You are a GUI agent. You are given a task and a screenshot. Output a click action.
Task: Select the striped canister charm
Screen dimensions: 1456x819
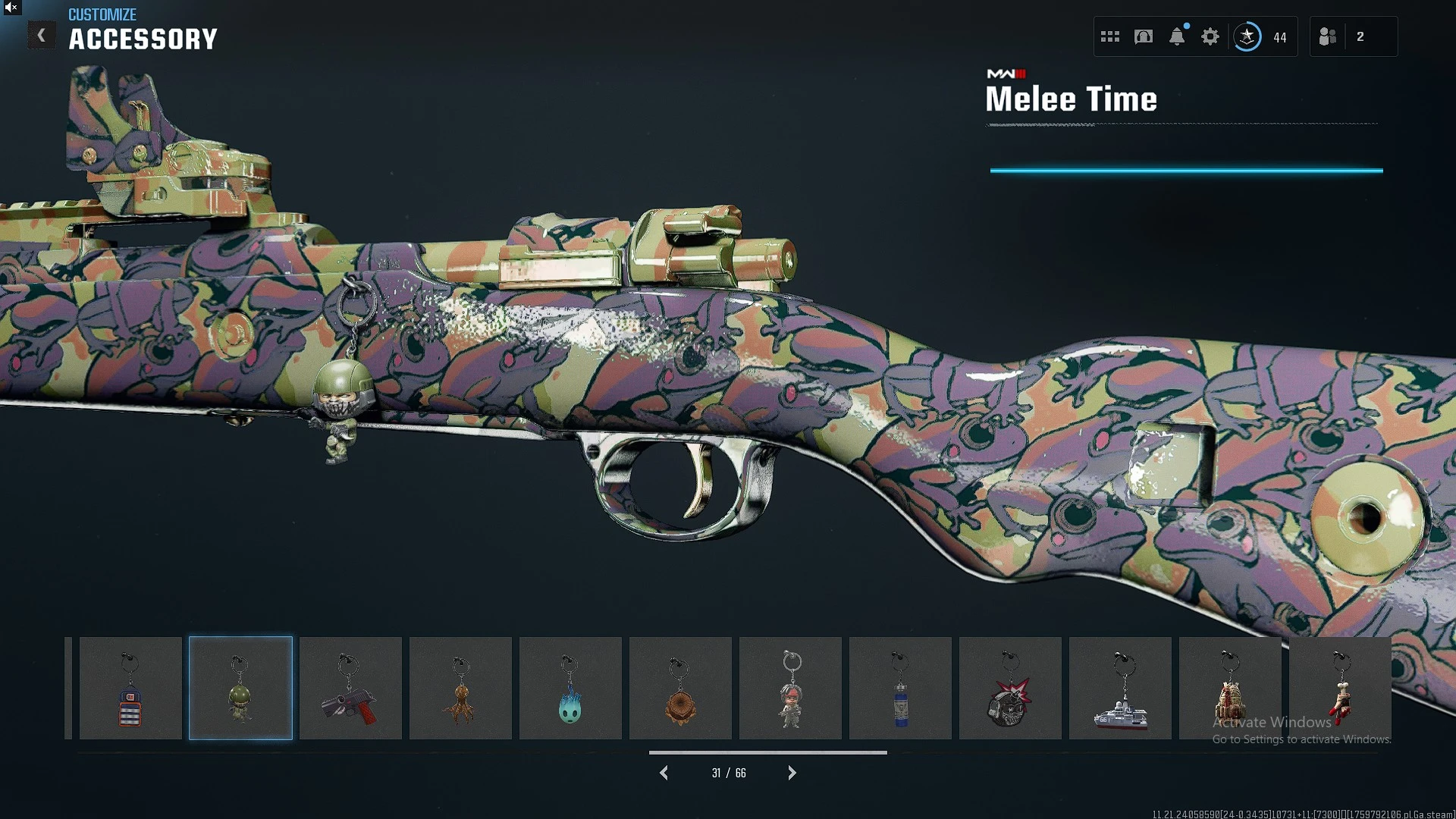tap(130, 689)
